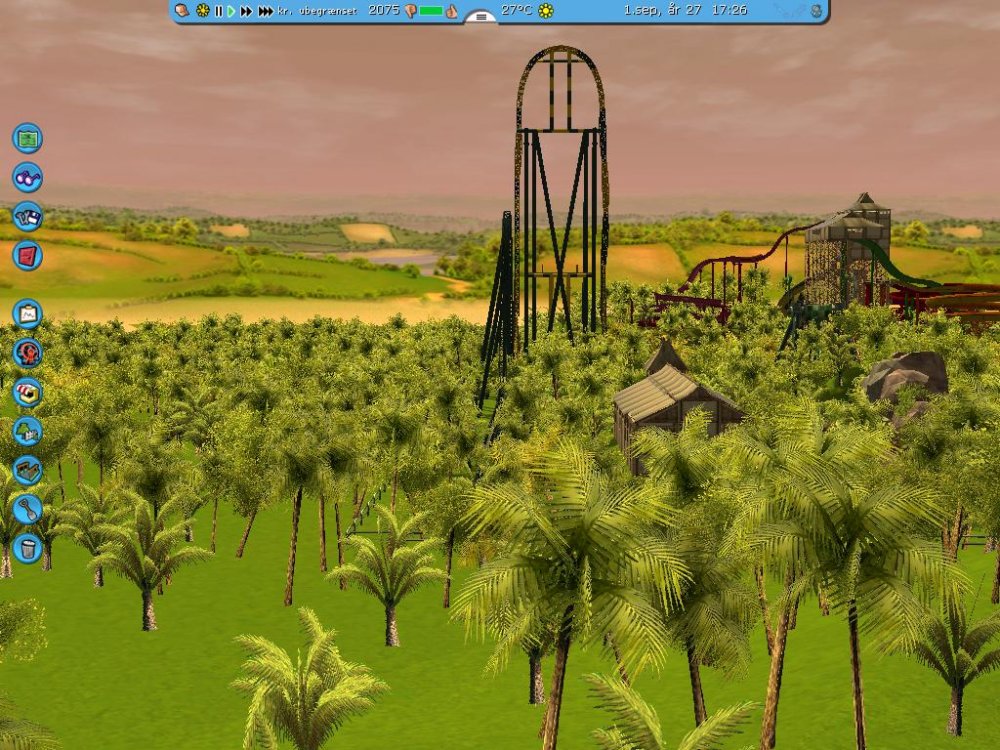Viewport: 1000px width, 750px height.
Task: Open the paths building tool
Action: click(27, 470)
